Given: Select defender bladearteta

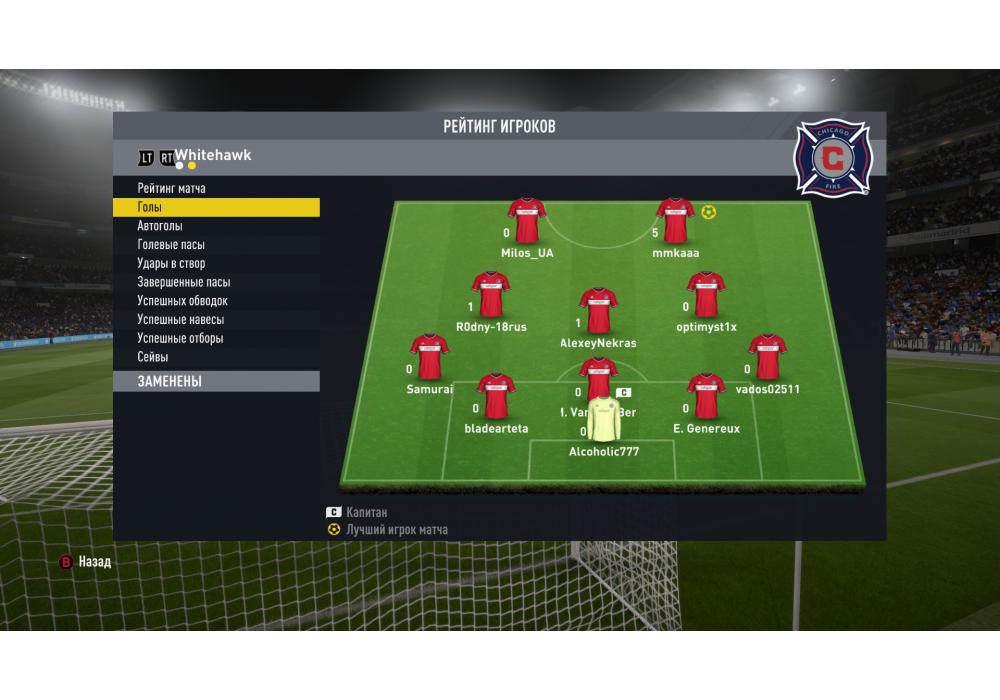Looking at the screenshot, I should [496, 397].
